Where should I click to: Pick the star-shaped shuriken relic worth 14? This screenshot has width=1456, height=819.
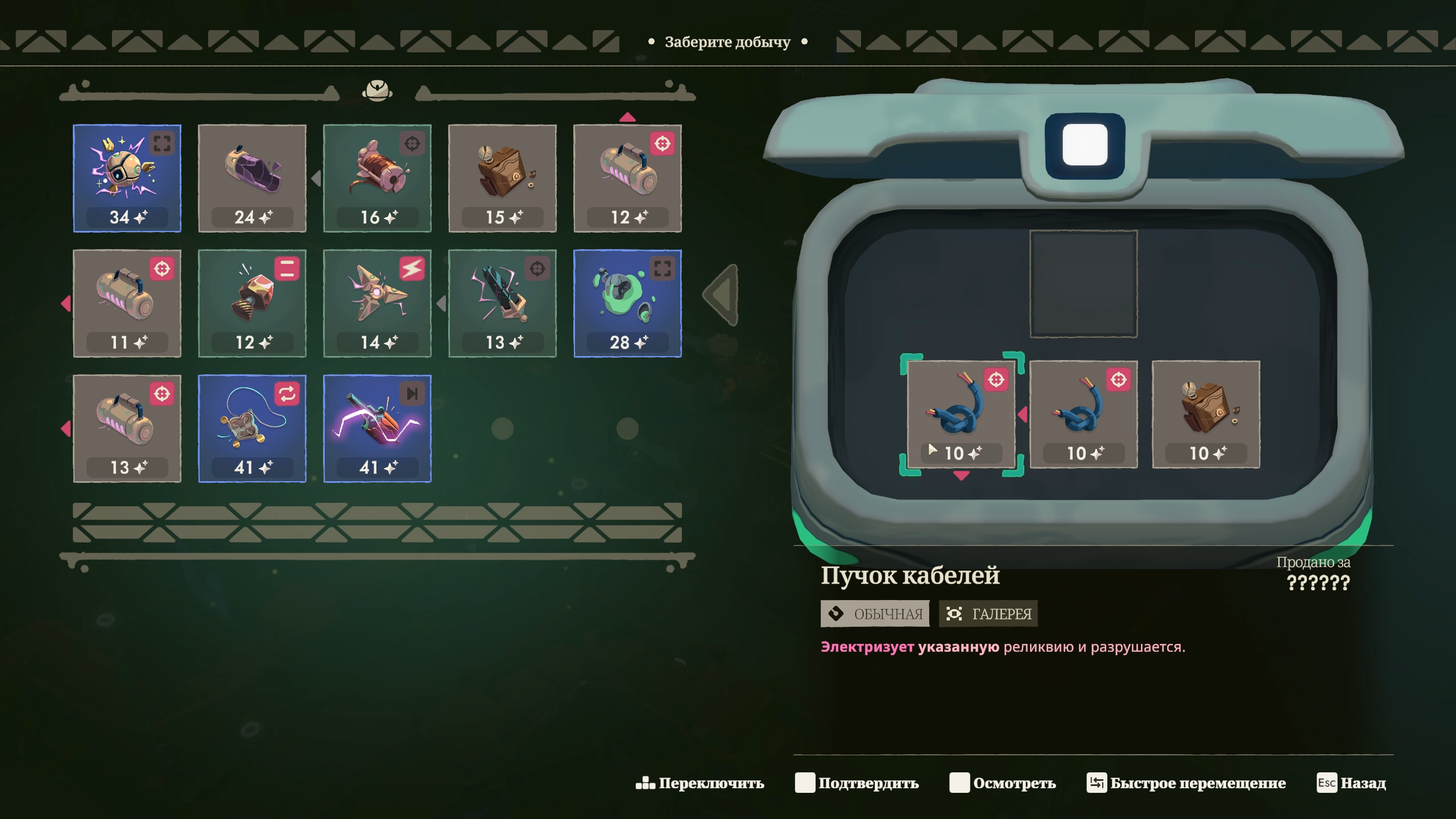(377, 303)
